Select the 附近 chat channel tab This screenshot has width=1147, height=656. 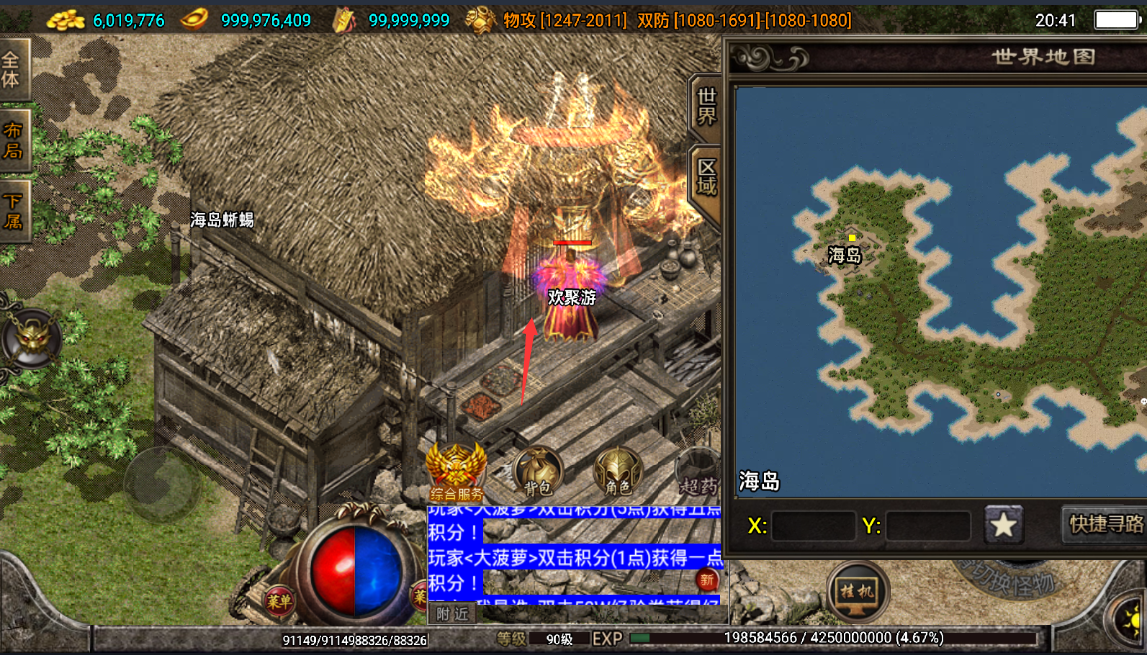click(x=453, y=613)
